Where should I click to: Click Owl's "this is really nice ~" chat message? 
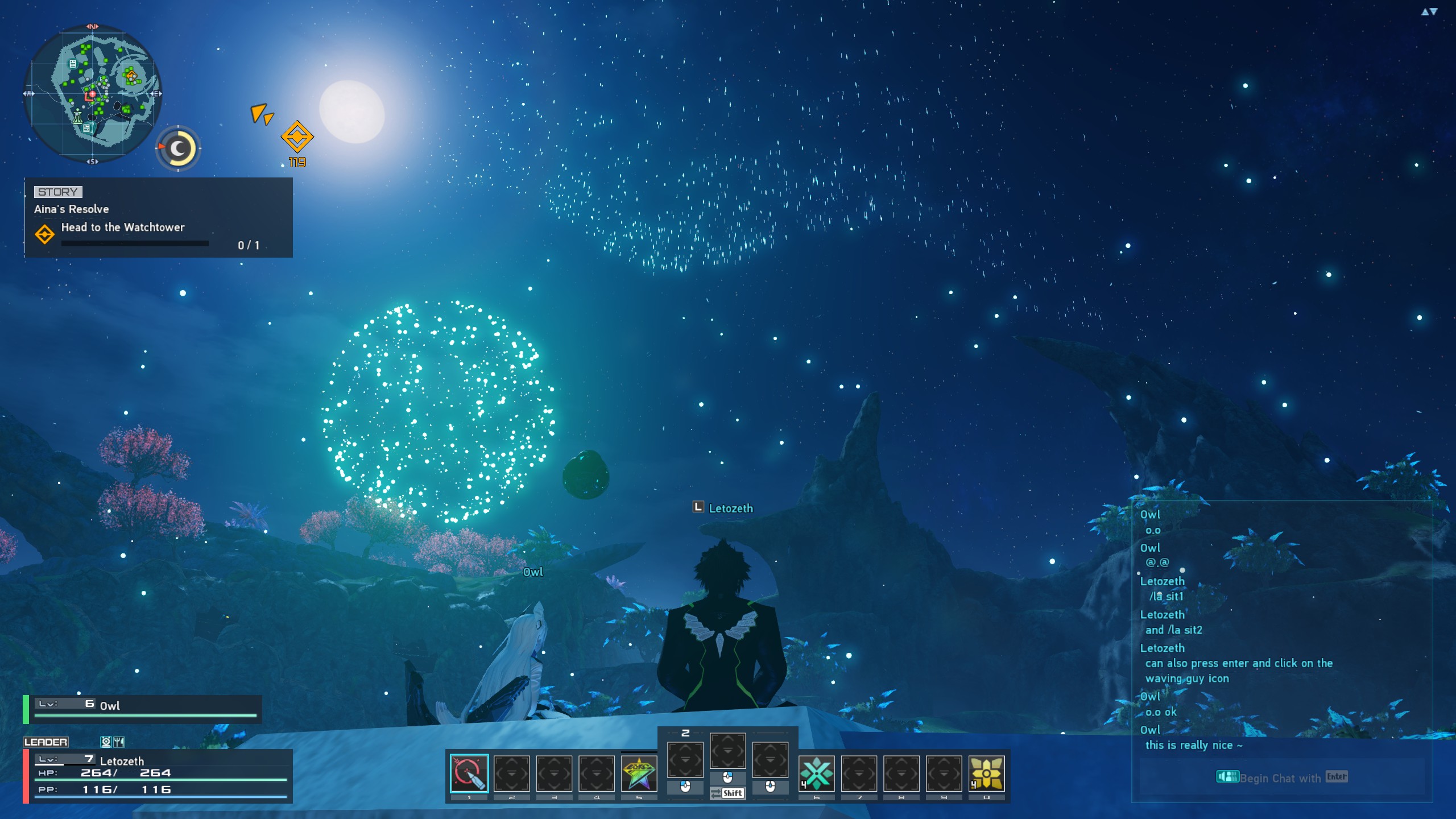coord(1193,745)
